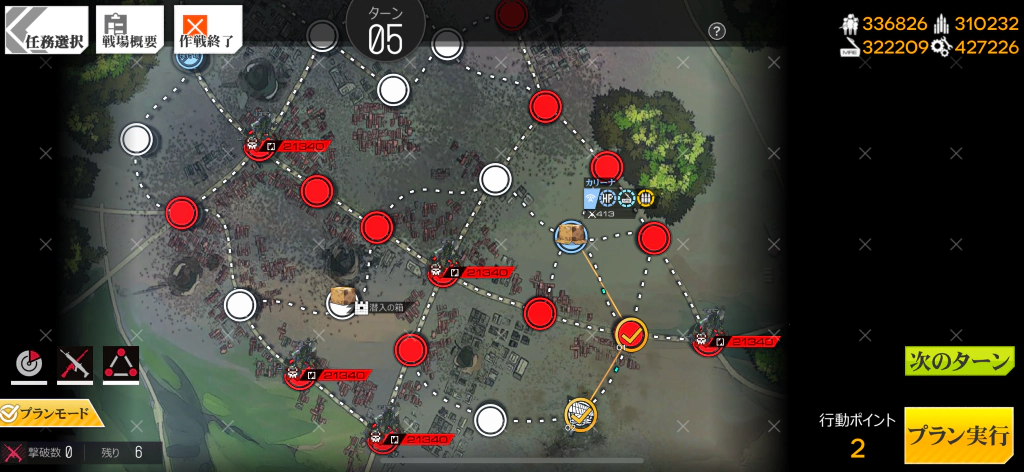Toggle the crossed-out rifle icon

(75, 366)
